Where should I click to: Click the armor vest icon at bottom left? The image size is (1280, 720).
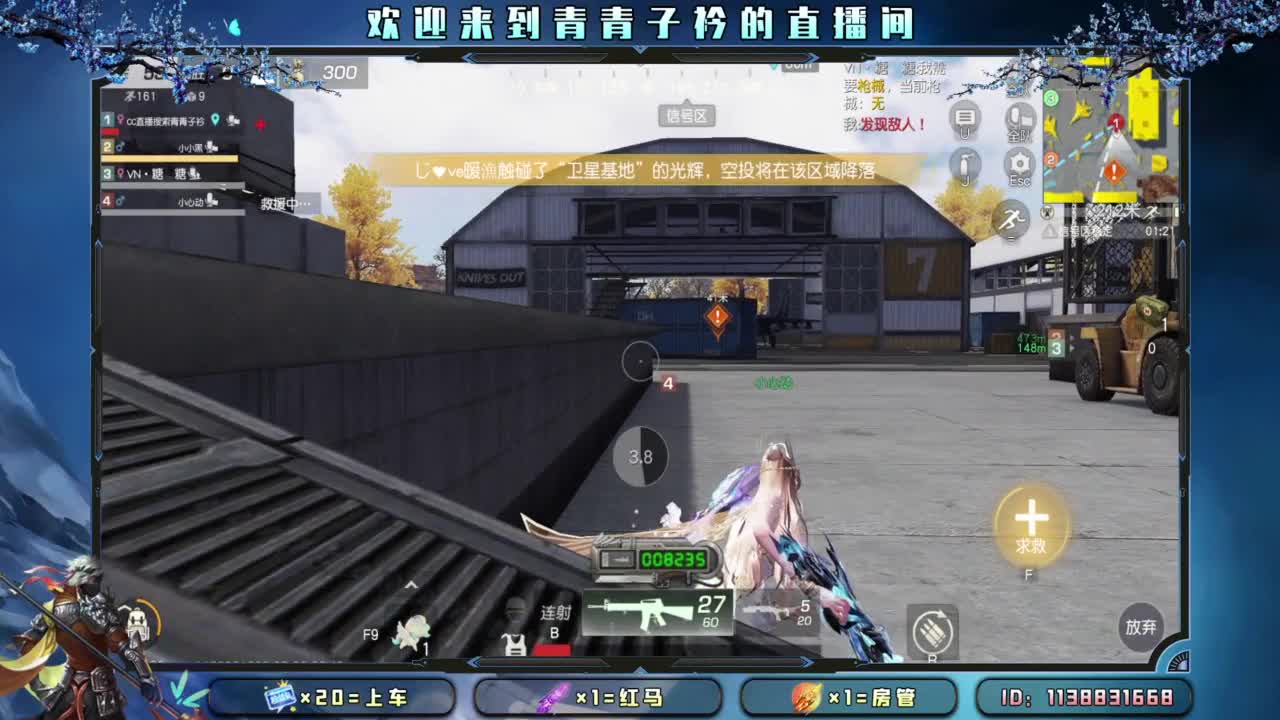(516, 645)
